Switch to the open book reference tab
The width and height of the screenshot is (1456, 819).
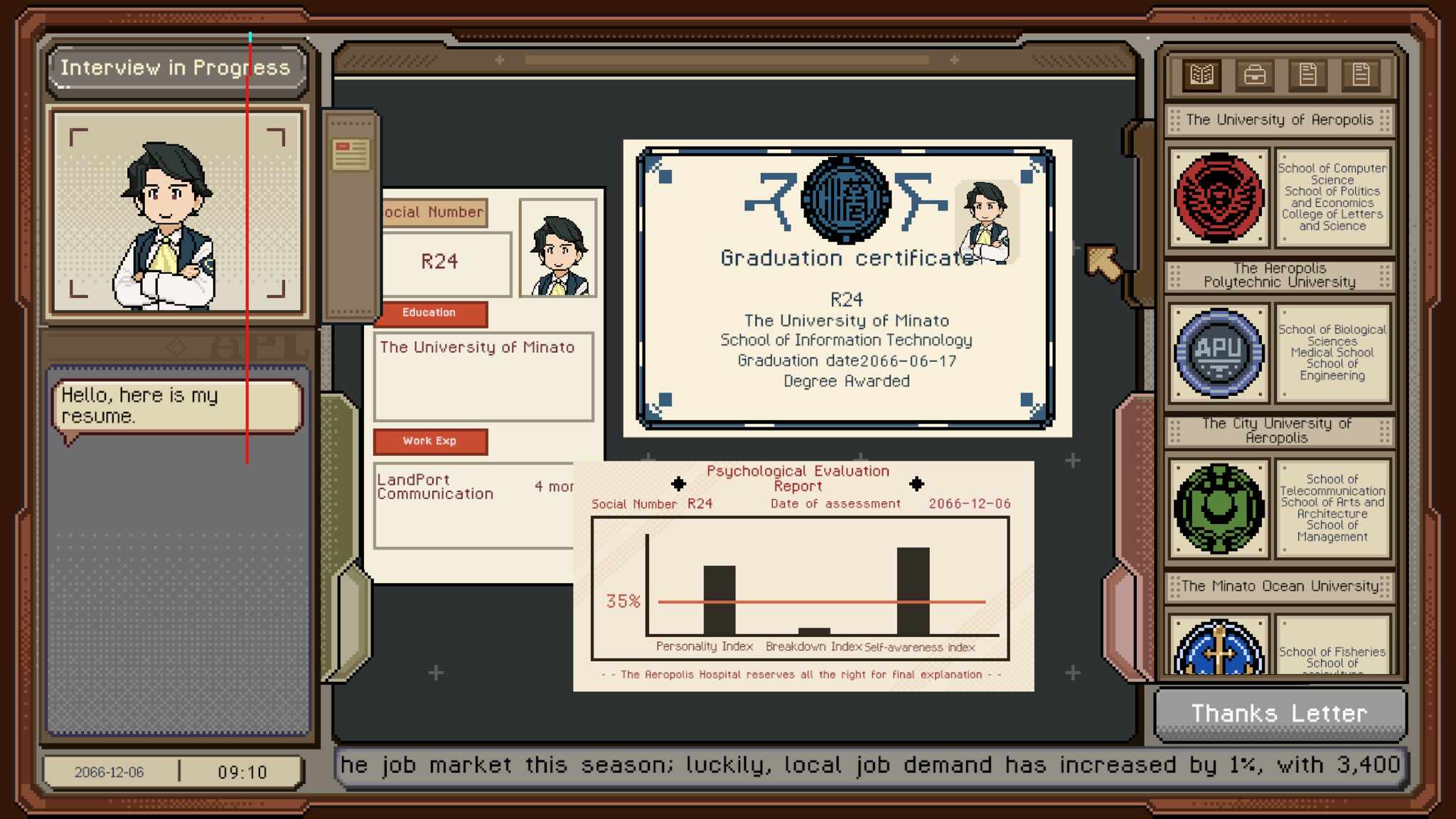point(1201,75)
